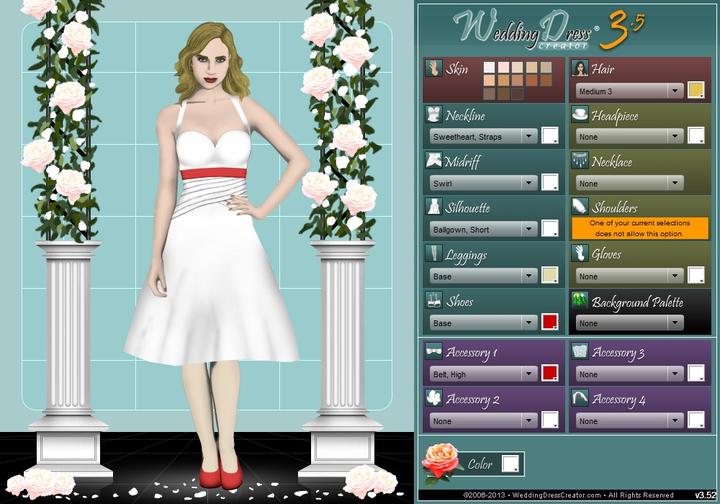Click the red Shoes color swatch

(x=549, y=322)
